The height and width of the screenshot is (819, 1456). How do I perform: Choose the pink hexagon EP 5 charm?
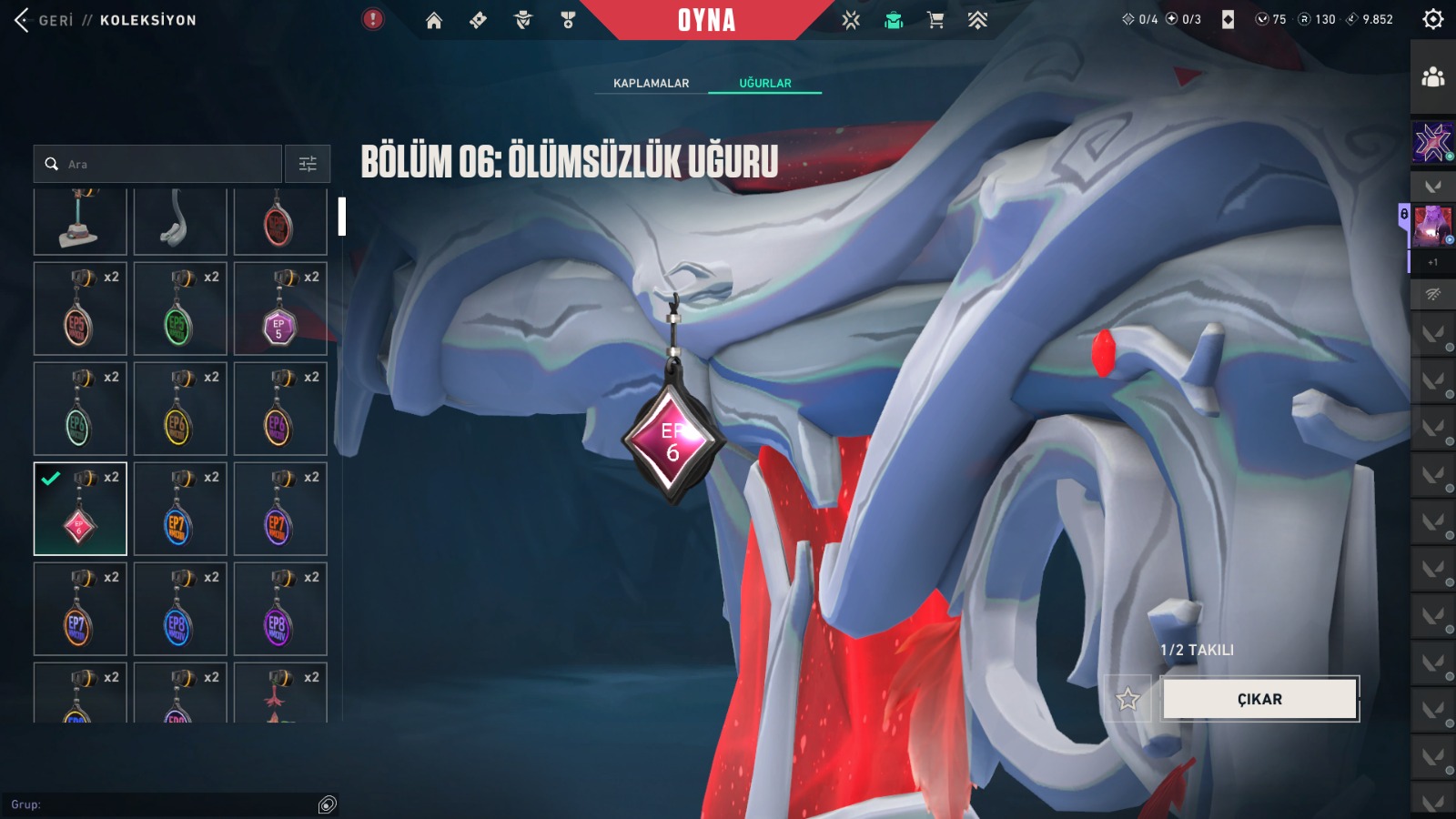coord(280,308)
